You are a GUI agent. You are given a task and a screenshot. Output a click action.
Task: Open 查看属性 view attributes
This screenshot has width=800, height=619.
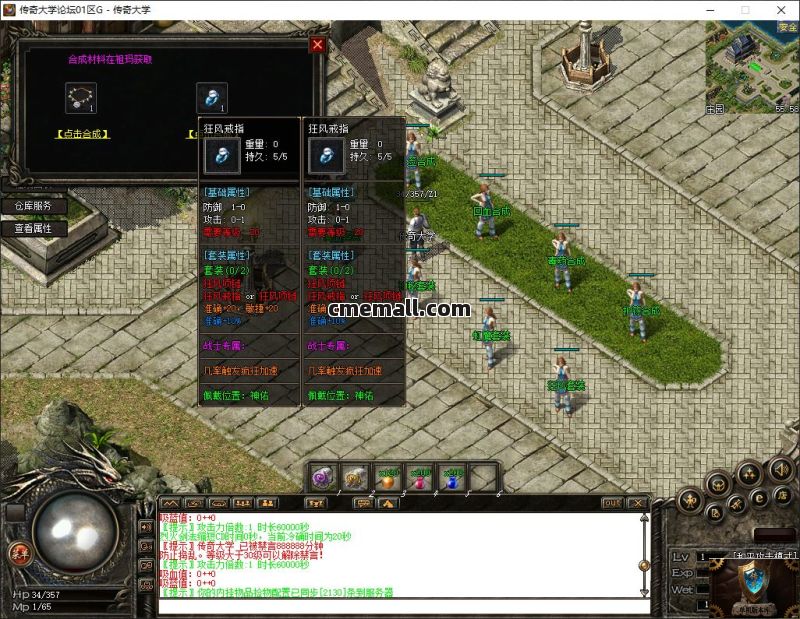pyautogui.click(x=40, y=228)
